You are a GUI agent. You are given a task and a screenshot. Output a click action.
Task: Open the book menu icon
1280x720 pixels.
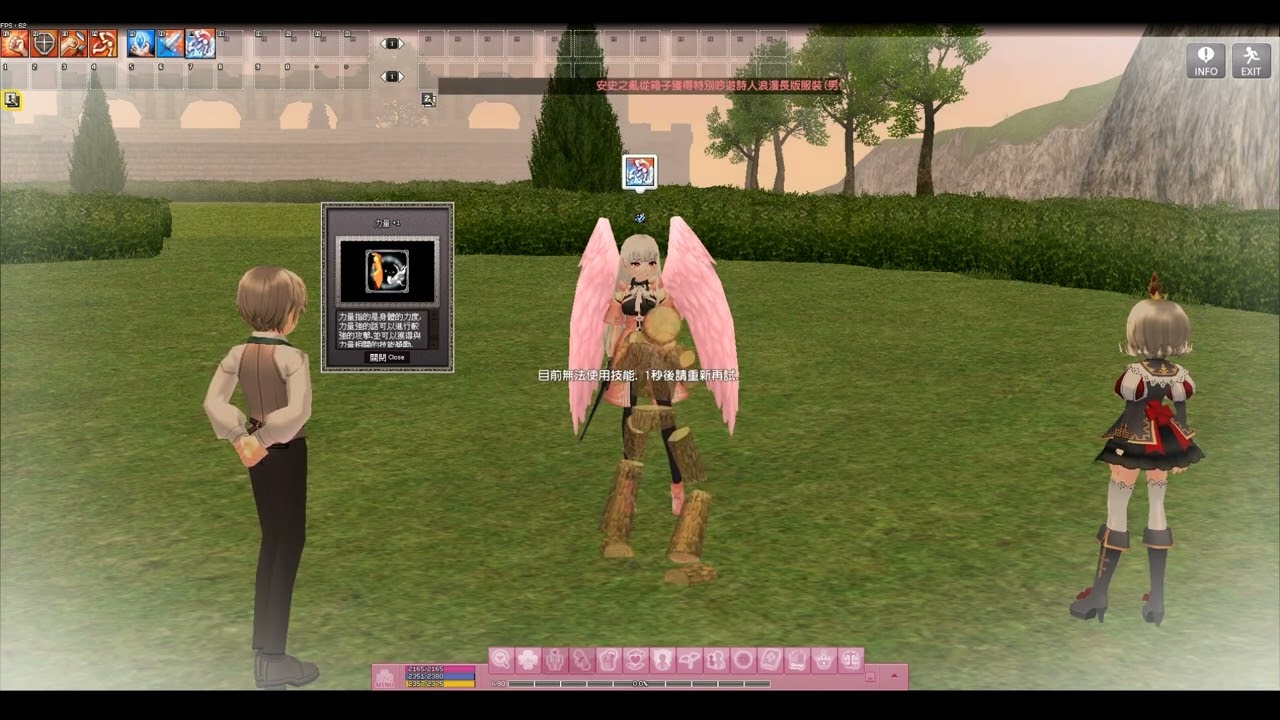[770, 660]
